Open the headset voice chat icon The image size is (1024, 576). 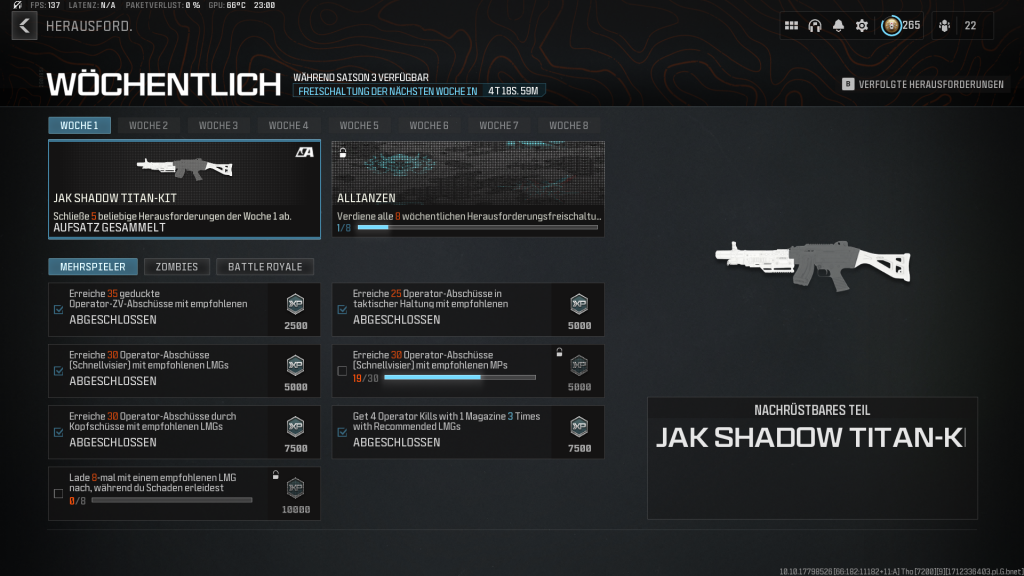(x=815, y=25)
